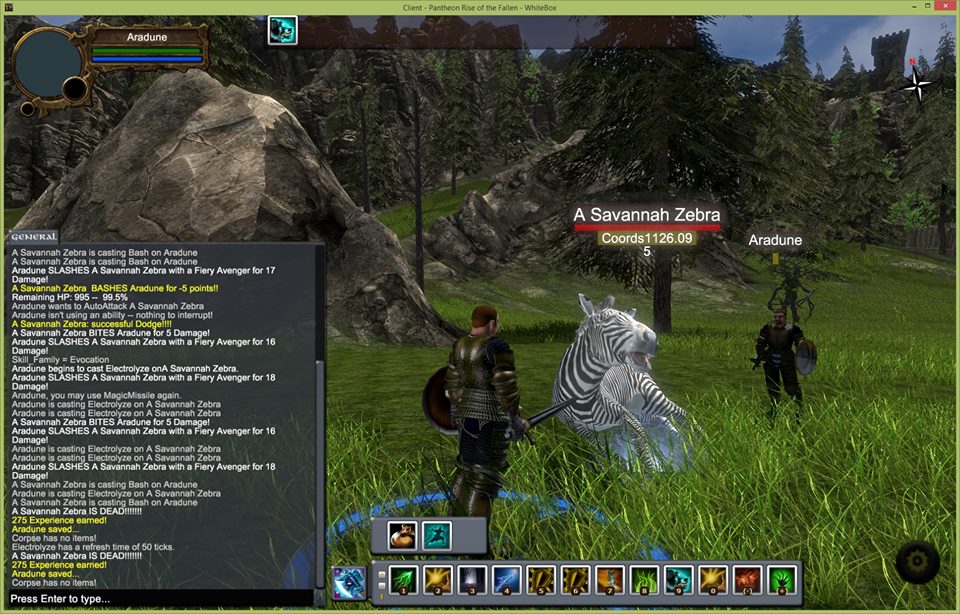Close the game window

coord(940,7)
